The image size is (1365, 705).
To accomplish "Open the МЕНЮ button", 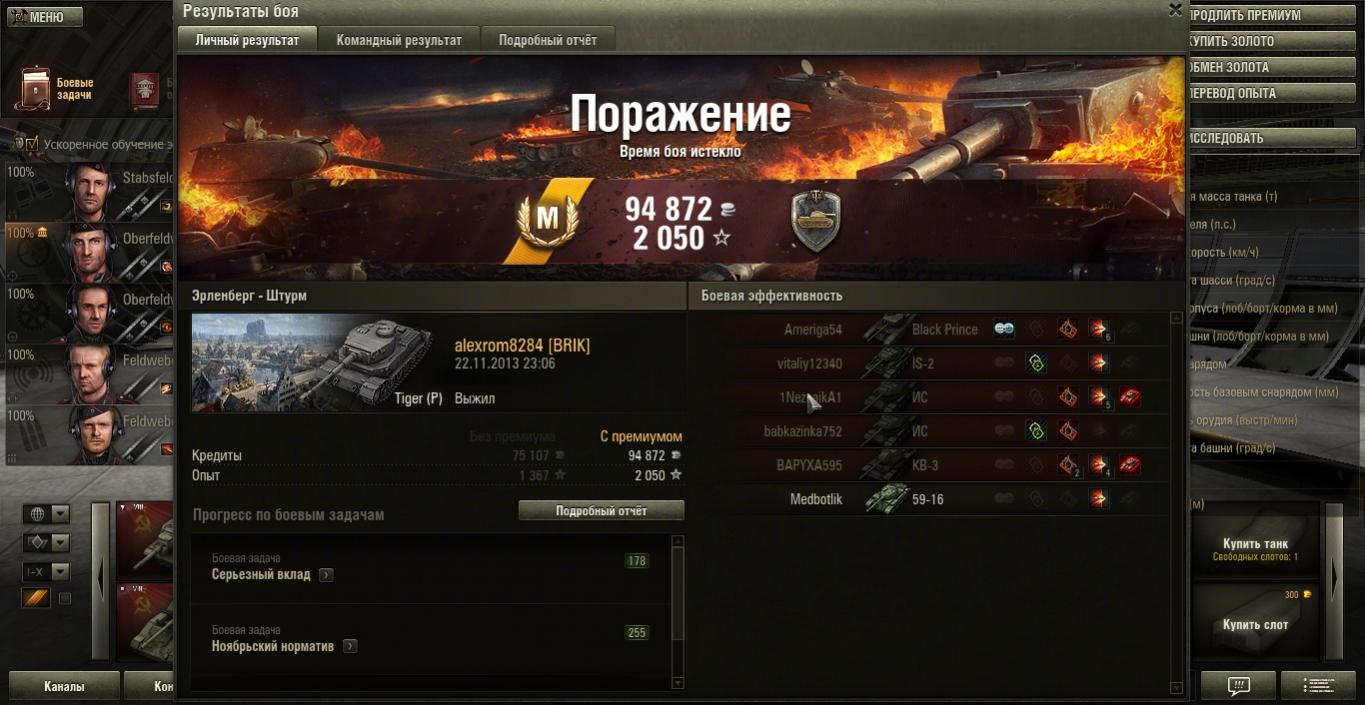I will click(x=40, y=17).
